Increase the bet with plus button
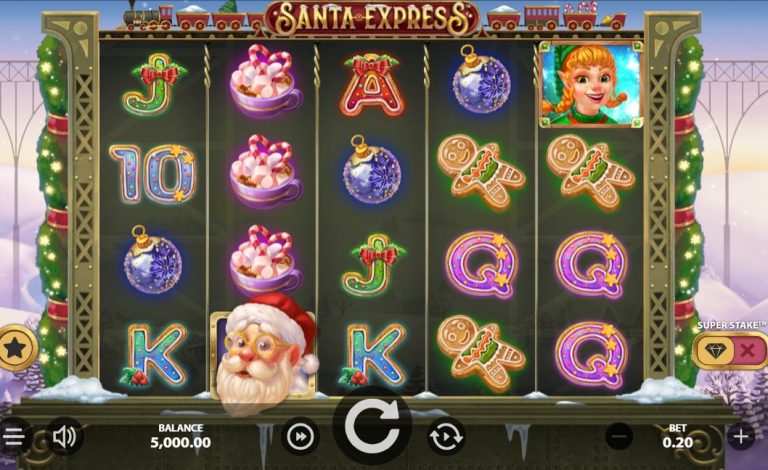The height and width of the screenshot is (470, 768). tap(741, 436)
